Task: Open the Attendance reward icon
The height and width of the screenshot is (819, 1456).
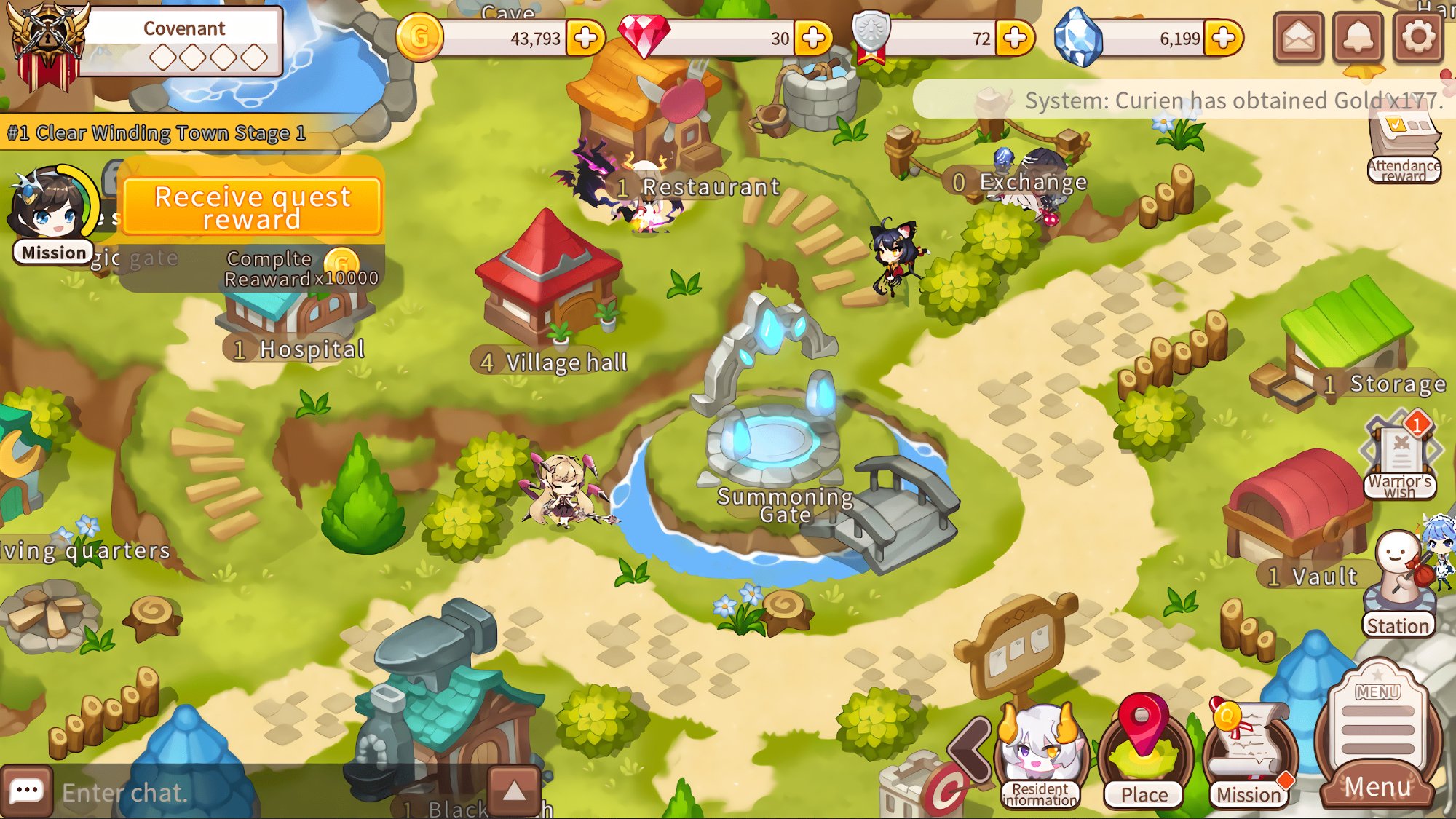Action: pos(1404,149)
